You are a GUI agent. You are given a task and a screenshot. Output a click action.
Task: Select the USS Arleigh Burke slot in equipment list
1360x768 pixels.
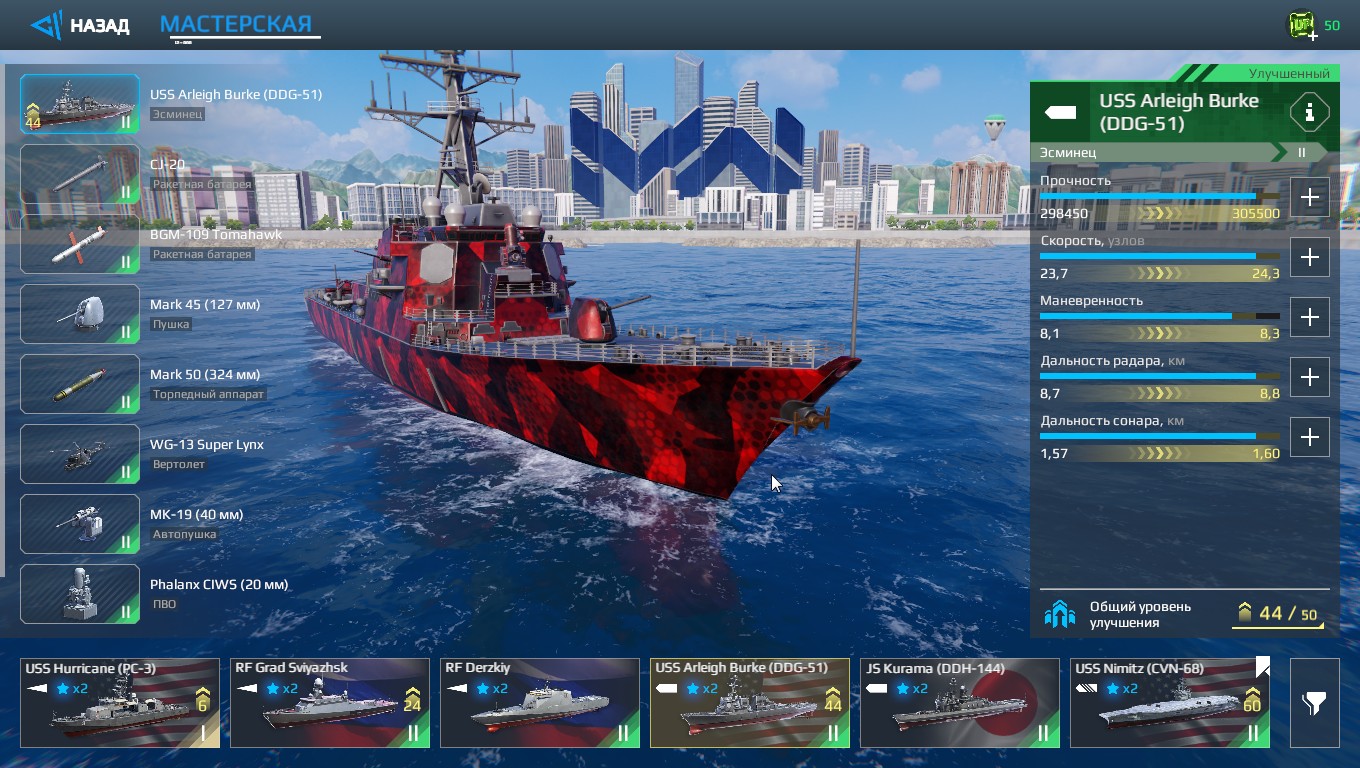click(x=80, y=104)
